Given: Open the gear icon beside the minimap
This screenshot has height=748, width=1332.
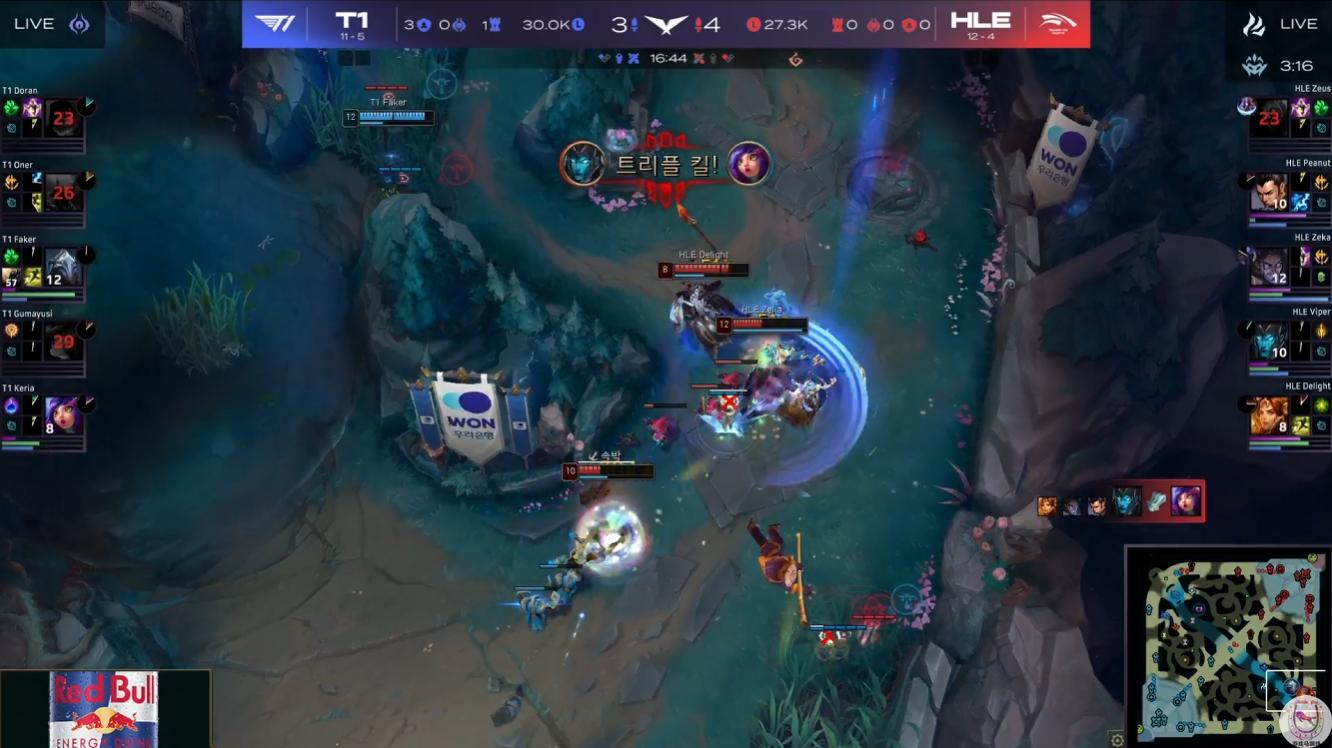Looking at the screenshot, I should [1117, 740].
